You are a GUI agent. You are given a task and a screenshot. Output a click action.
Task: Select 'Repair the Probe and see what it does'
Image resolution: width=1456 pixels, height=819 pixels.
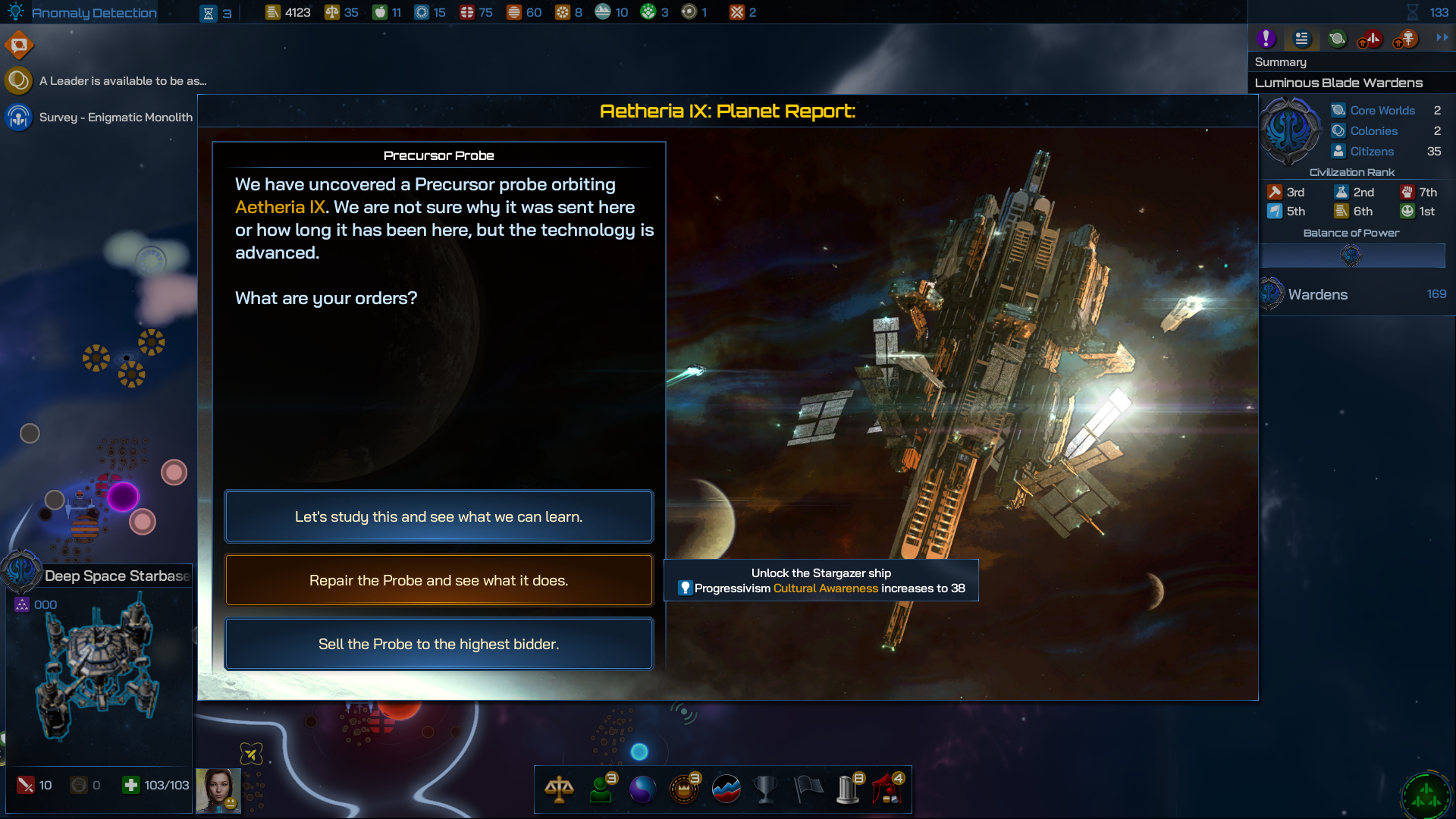point(438,580)
